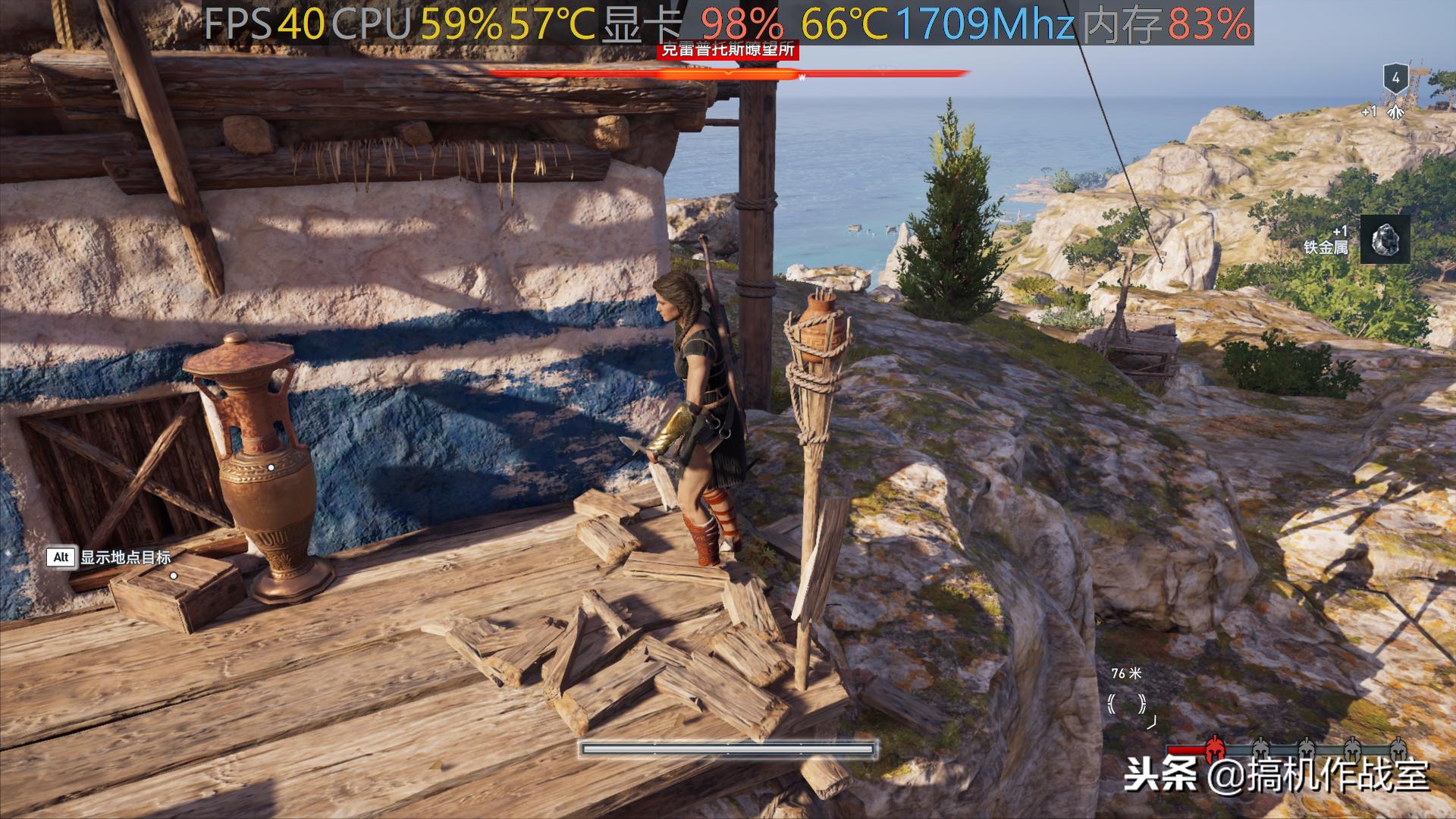The height and width of the screenshot is (819, 1456).
Task: Select the ability point arrows icon
Action: pos(1396,113)
